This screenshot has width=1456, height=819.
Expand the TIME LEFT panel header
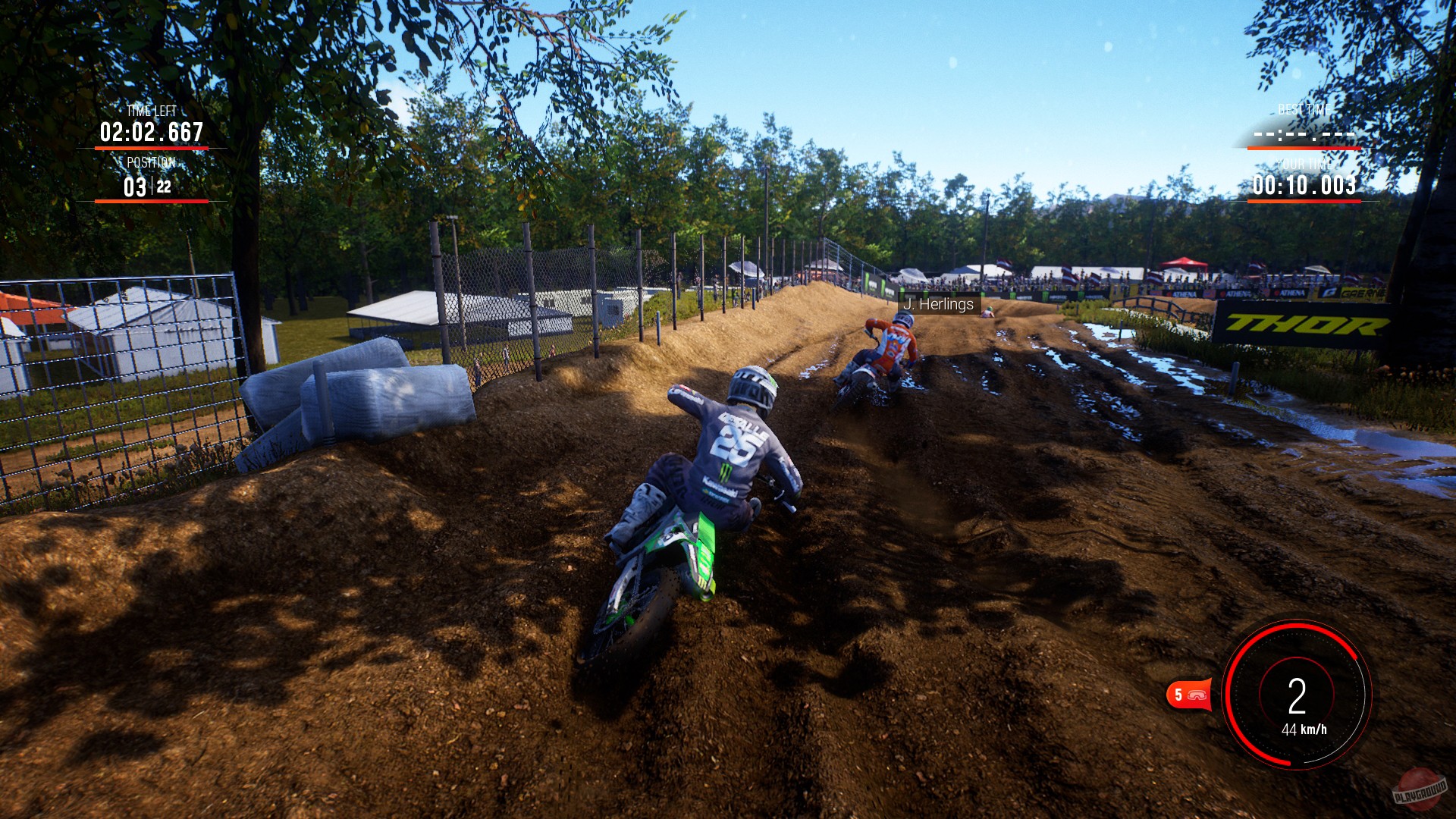(x=150, y=109)
